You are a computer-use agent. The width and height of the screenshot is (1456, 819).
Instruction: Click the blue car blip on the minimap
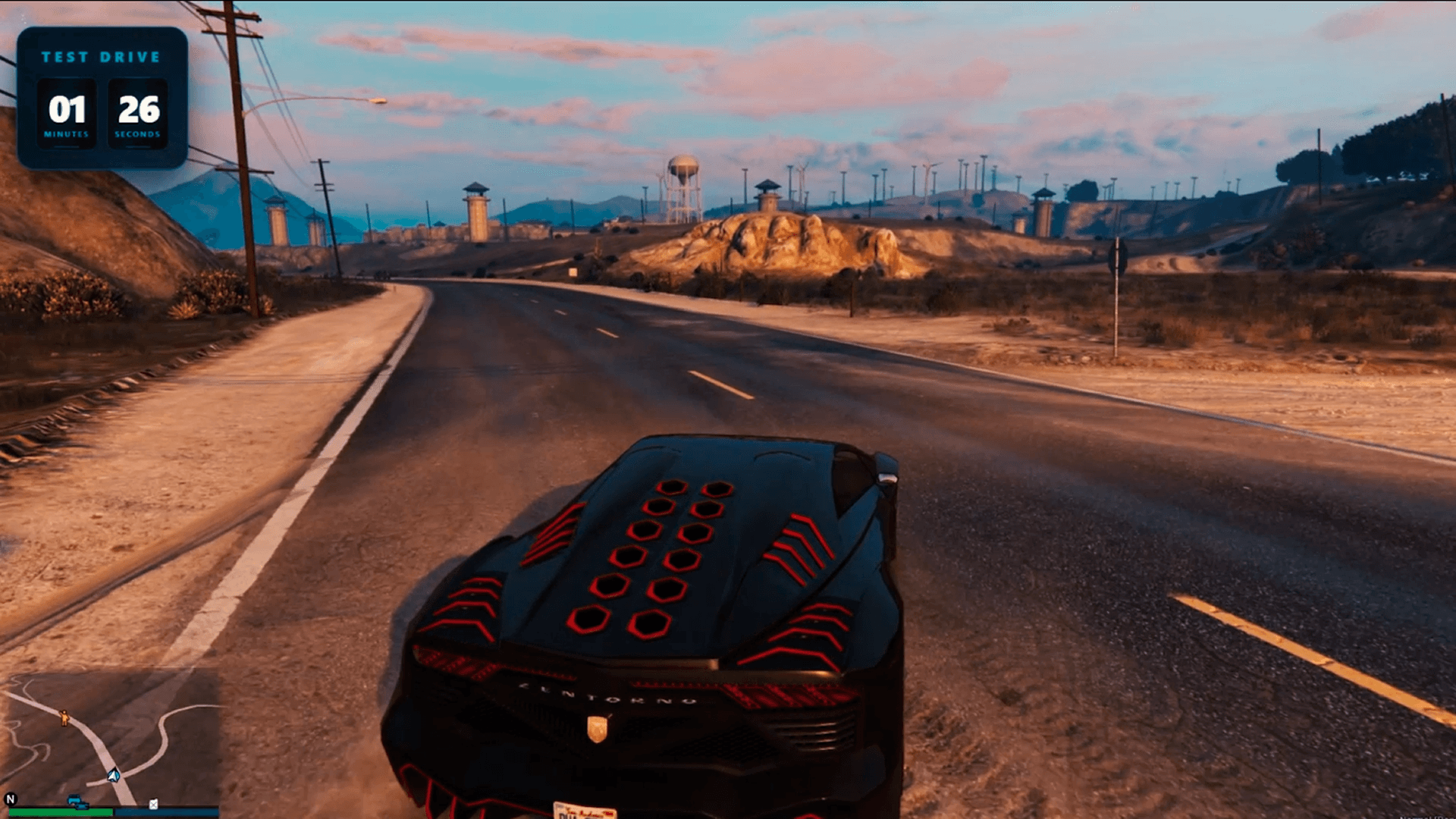pos(74,798)
